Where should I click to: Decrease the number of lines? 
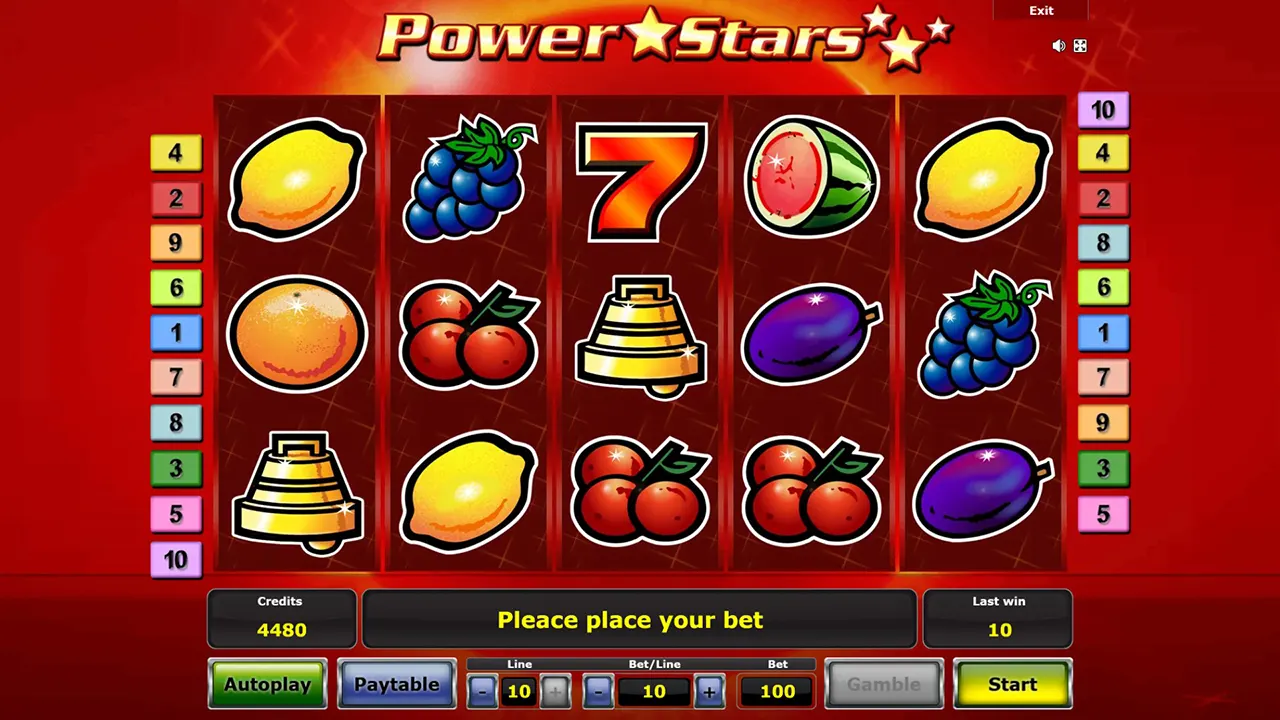point(483,691)
